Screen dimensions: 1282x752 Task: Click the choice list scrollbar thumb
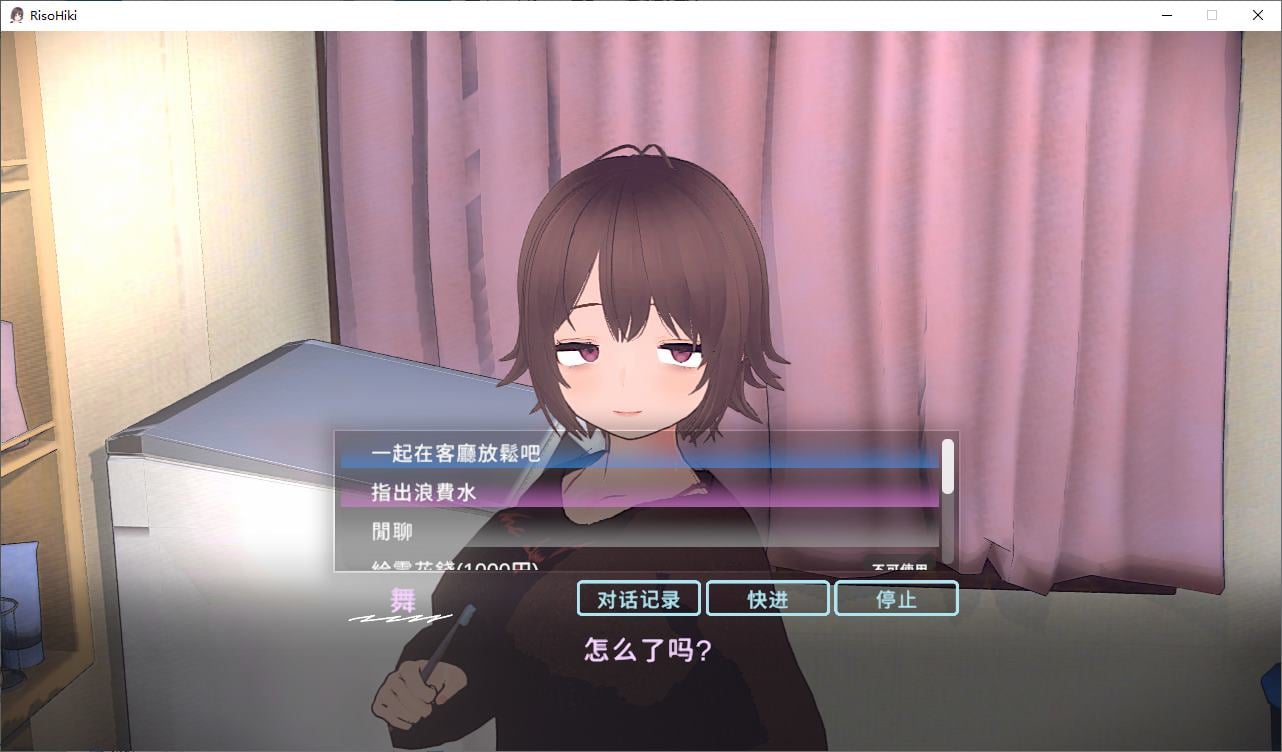tap(948, 466)
